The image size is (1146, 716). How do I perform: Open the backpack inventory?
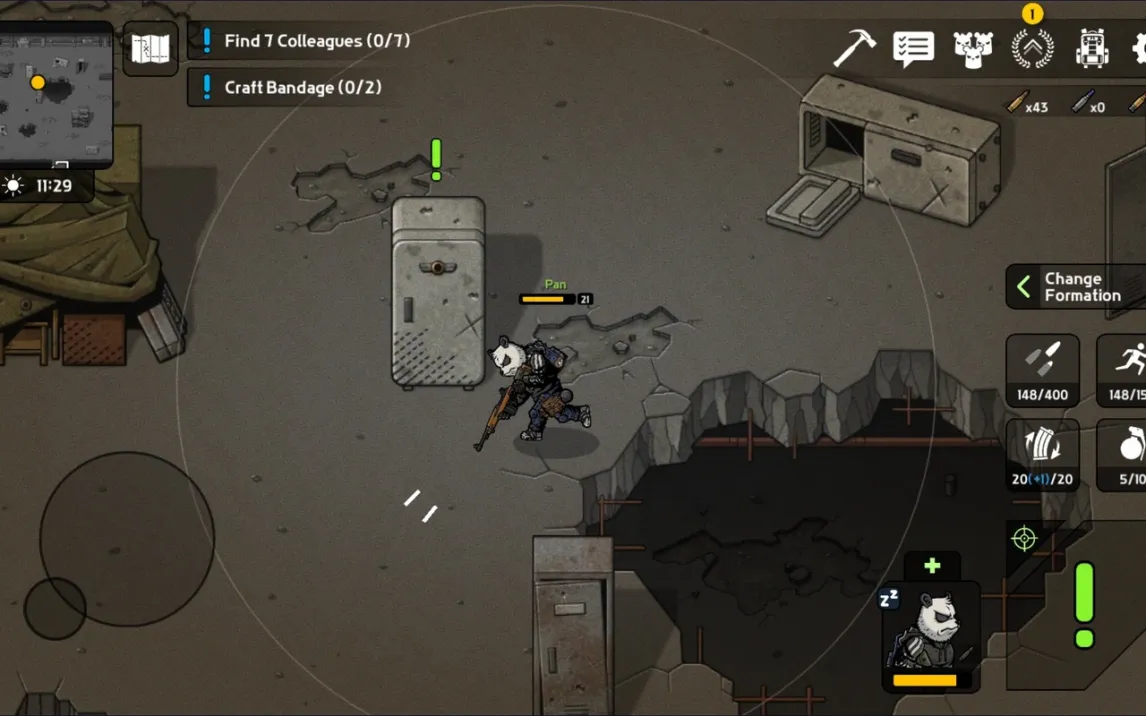tap(1091, 48)
